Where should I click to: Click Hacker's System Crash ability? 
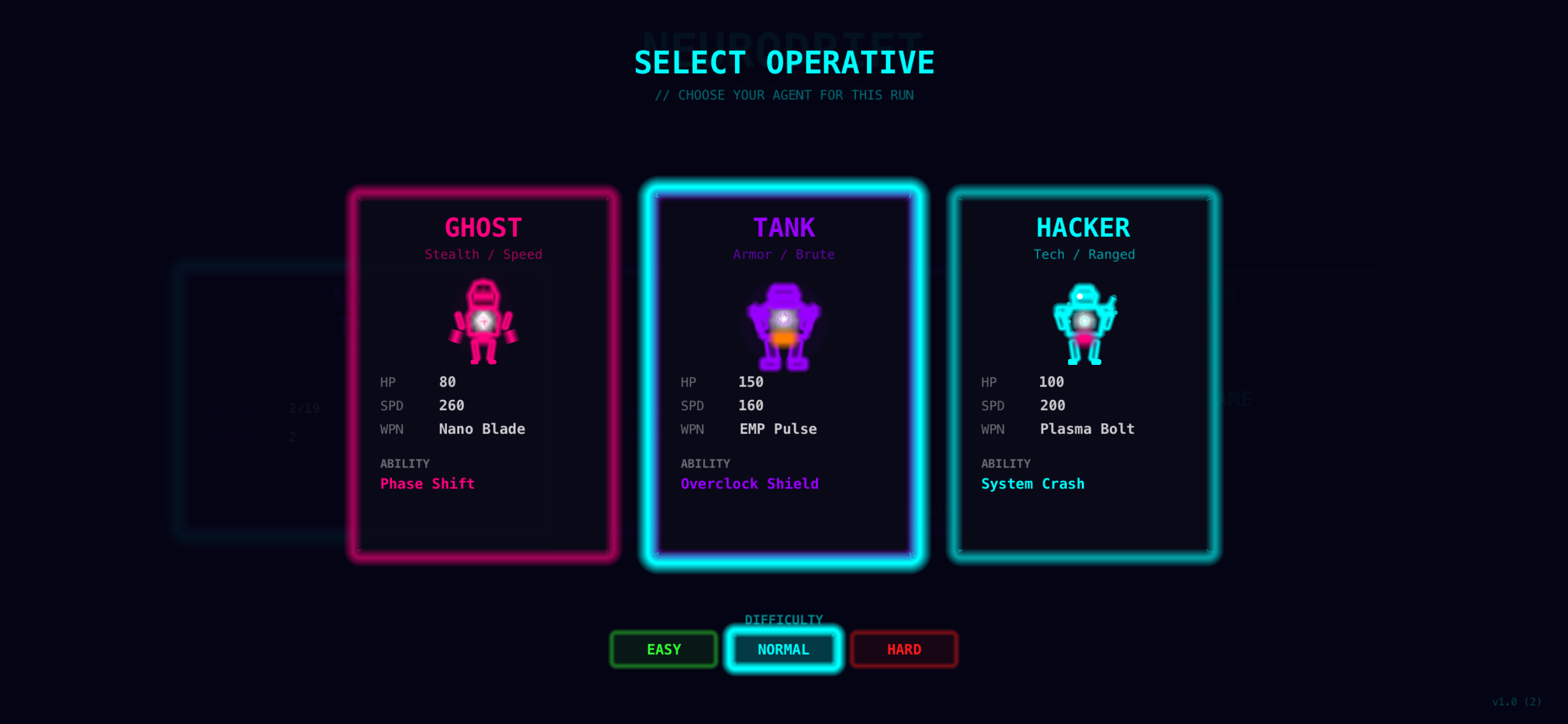tap(1032, 484)
